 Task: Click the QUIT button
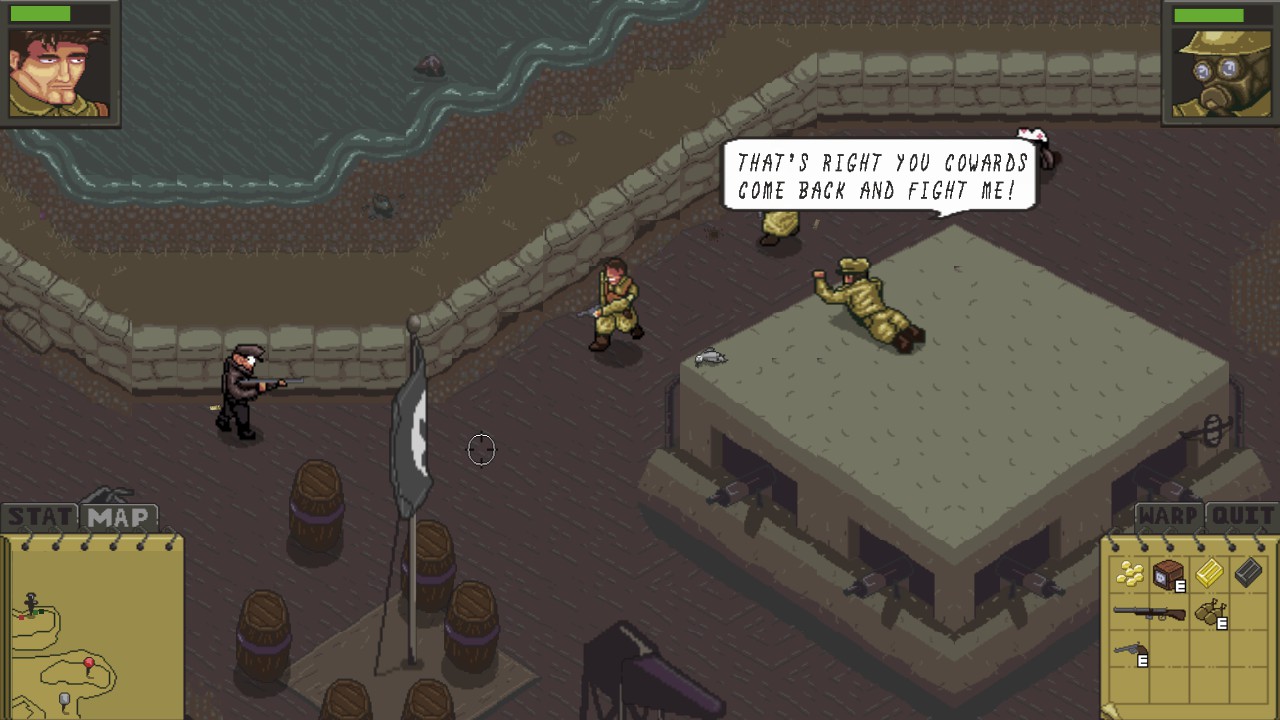(x=1243, y=517)
